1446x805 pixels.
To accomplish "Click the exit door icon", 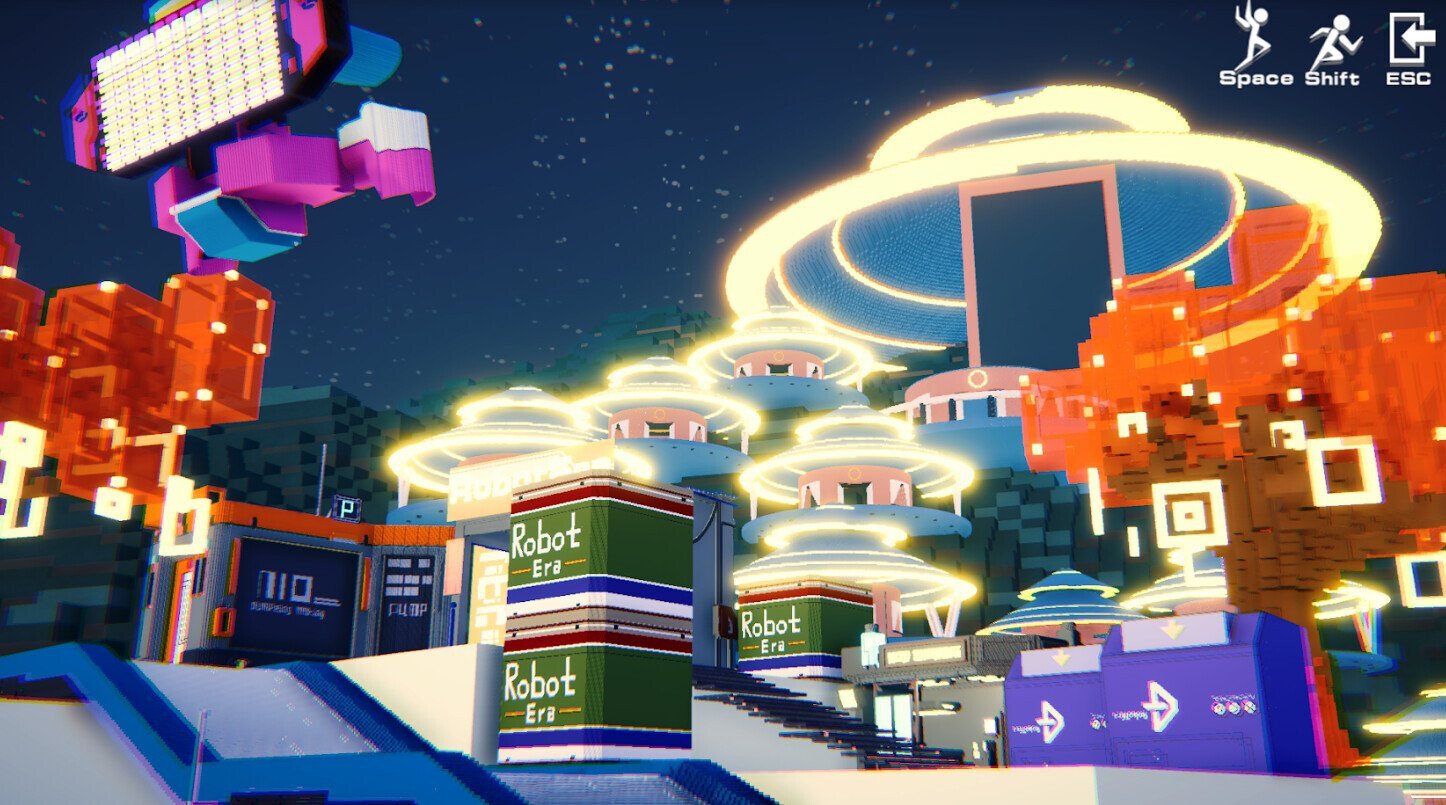I will [1408, 39].
